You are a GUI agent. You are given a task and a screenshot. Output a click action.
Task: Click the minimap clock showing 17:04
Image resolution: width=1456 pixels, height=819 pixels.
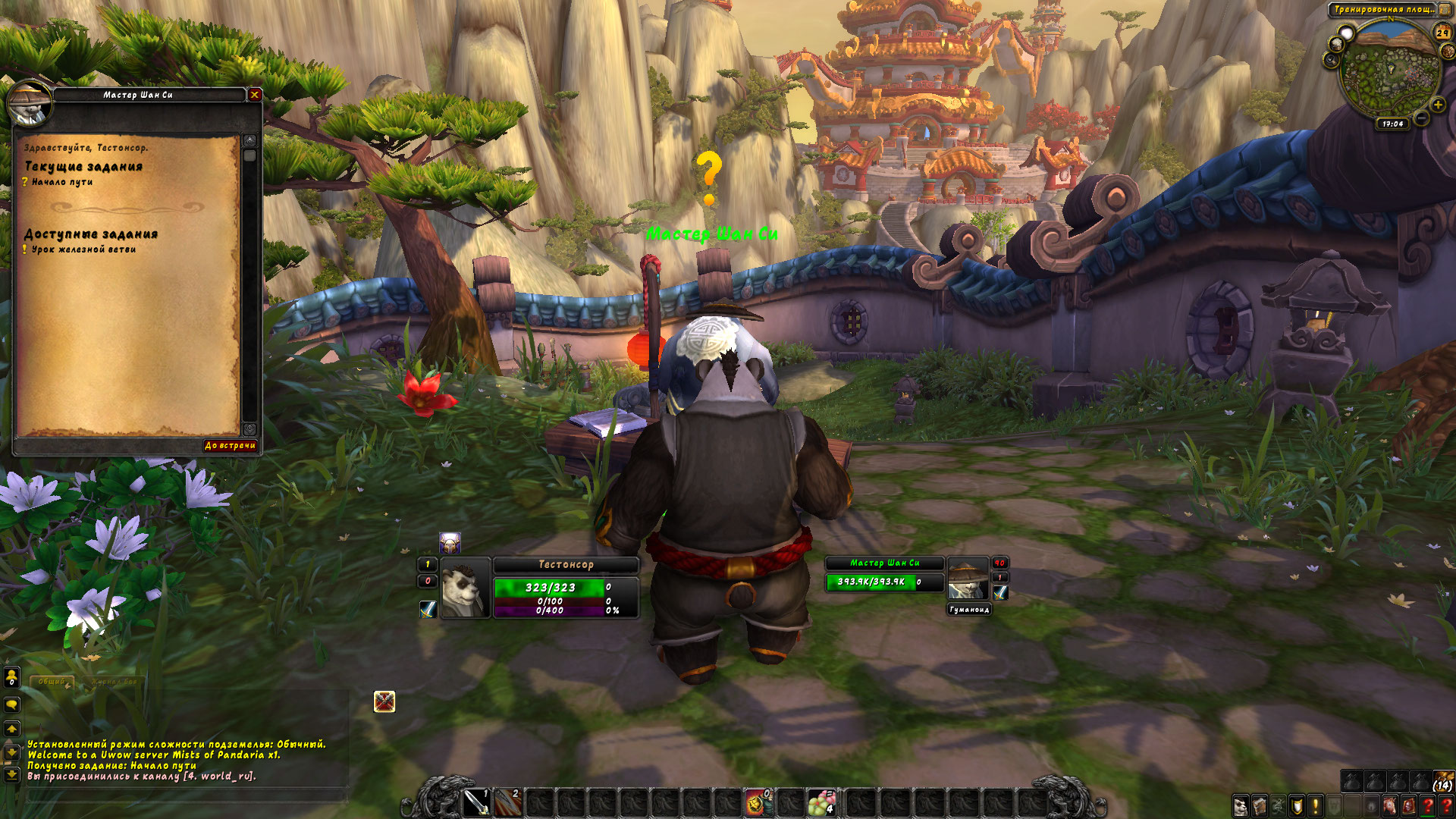(x=1392, y=124)
